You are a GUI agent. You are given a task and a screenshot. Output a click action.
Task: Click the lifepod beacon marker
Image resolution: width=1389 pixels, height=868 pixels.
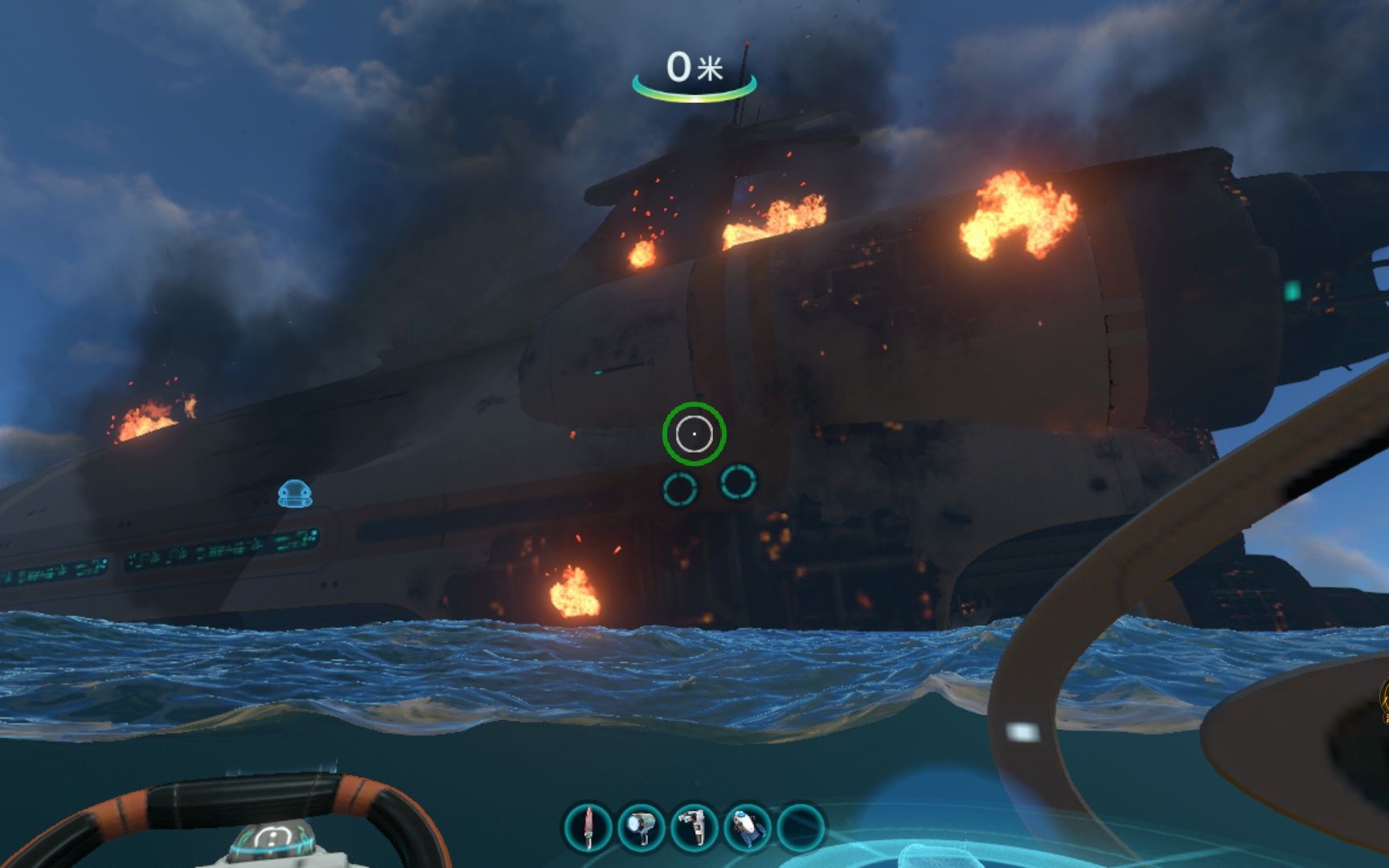(x=295, y=493)
